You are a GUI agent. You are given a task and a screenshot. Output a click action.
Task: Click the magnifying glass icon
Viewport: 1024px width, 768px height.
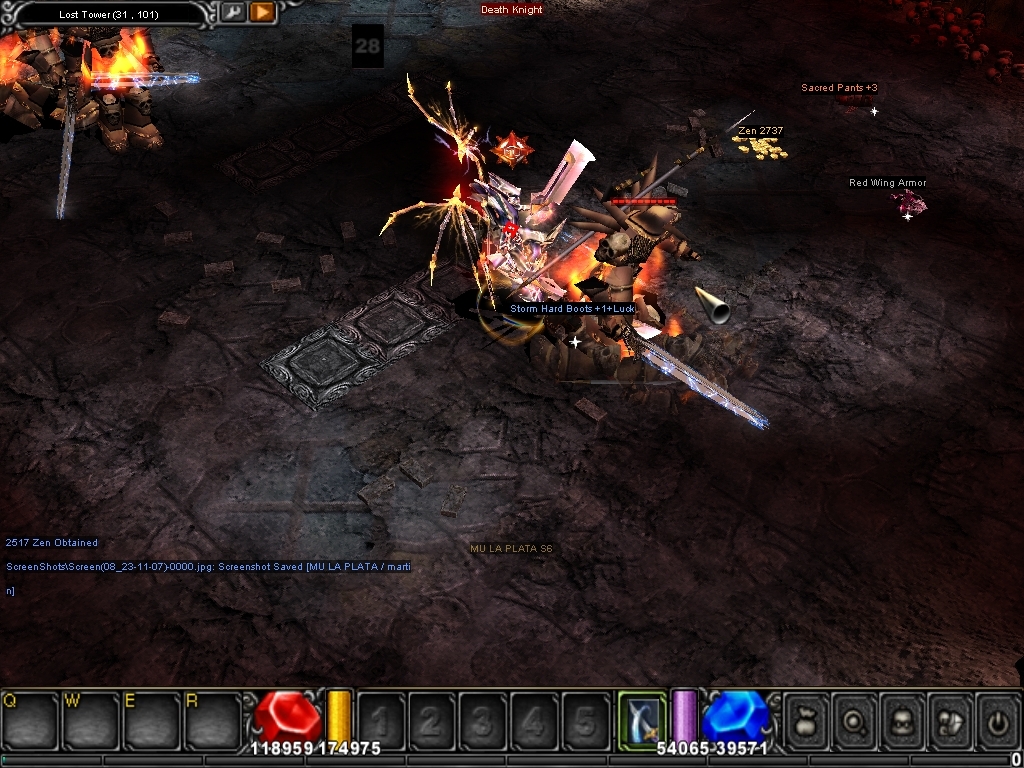tap(855, 719)
